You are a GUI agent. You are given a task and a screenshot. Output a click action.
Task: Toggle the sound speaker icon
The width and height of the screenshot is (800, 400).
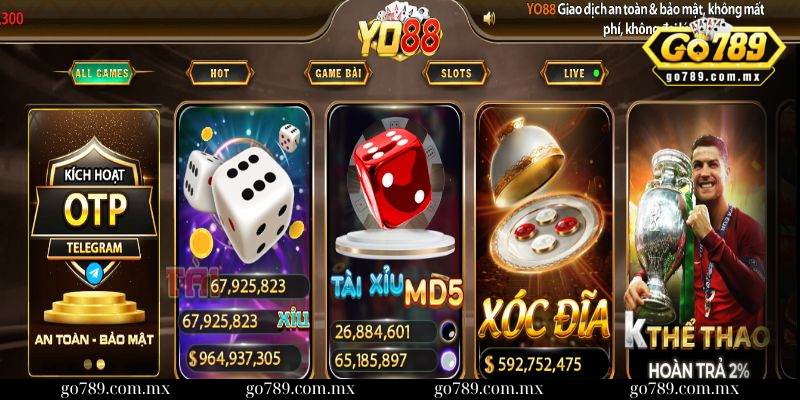489,17
